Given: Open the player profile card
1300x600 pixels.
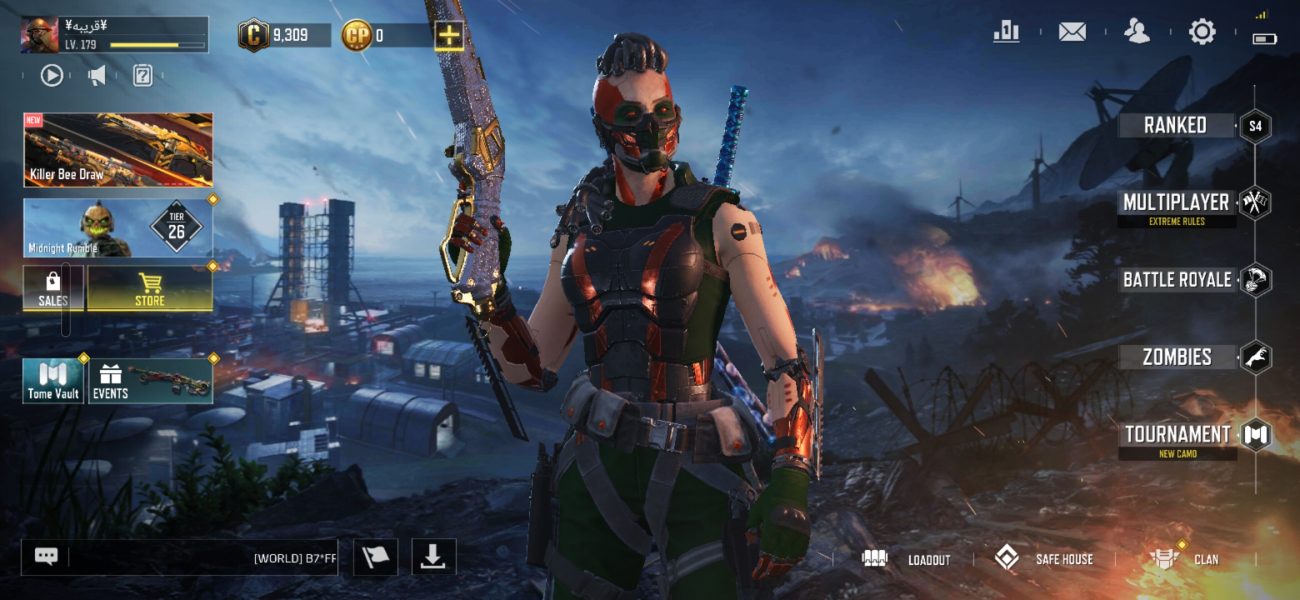Looking at the screenshot, I should click(x=114, y=35).
